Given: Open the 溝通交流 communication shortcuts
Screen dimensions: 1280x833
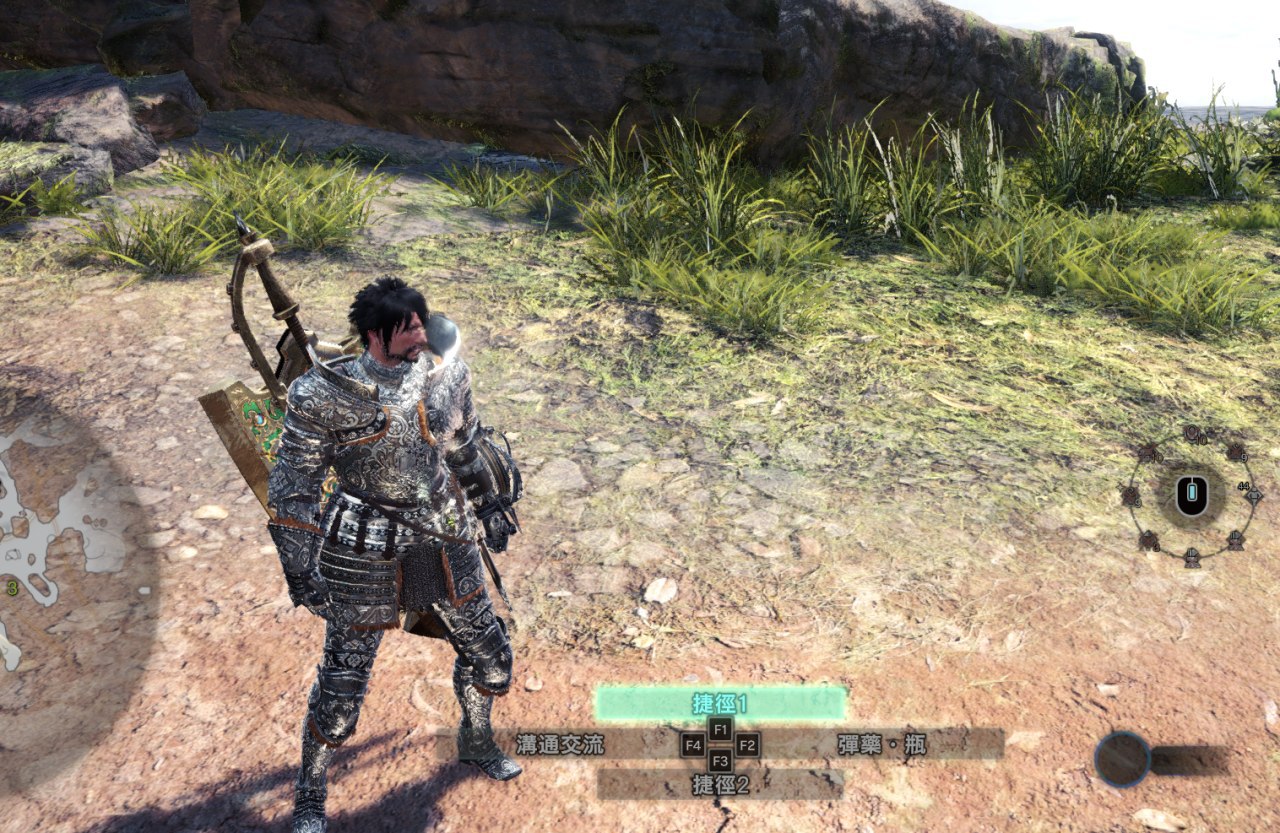Looking at the screenshot, I should 560,744.
